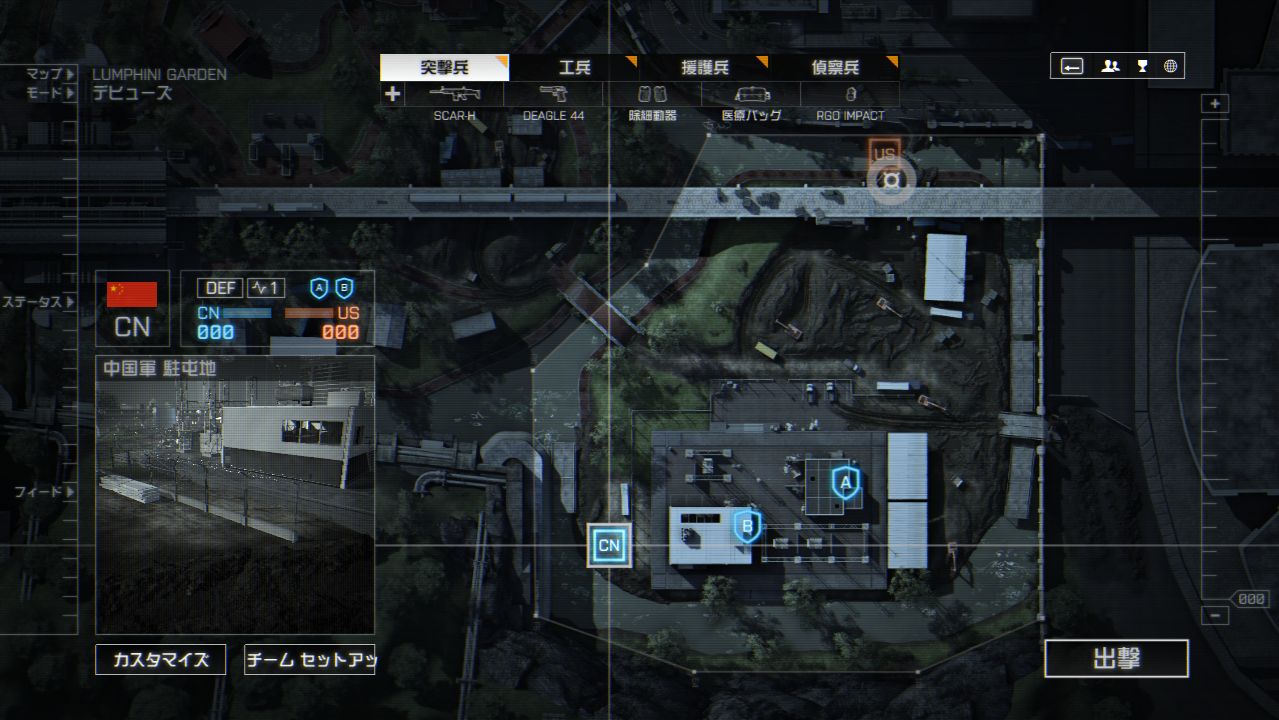This screenshot has height=720, width=1279.
Task: Choose the RGO IMPACT grenade slot
Action: pyautogui.click(x=849, y=95)
